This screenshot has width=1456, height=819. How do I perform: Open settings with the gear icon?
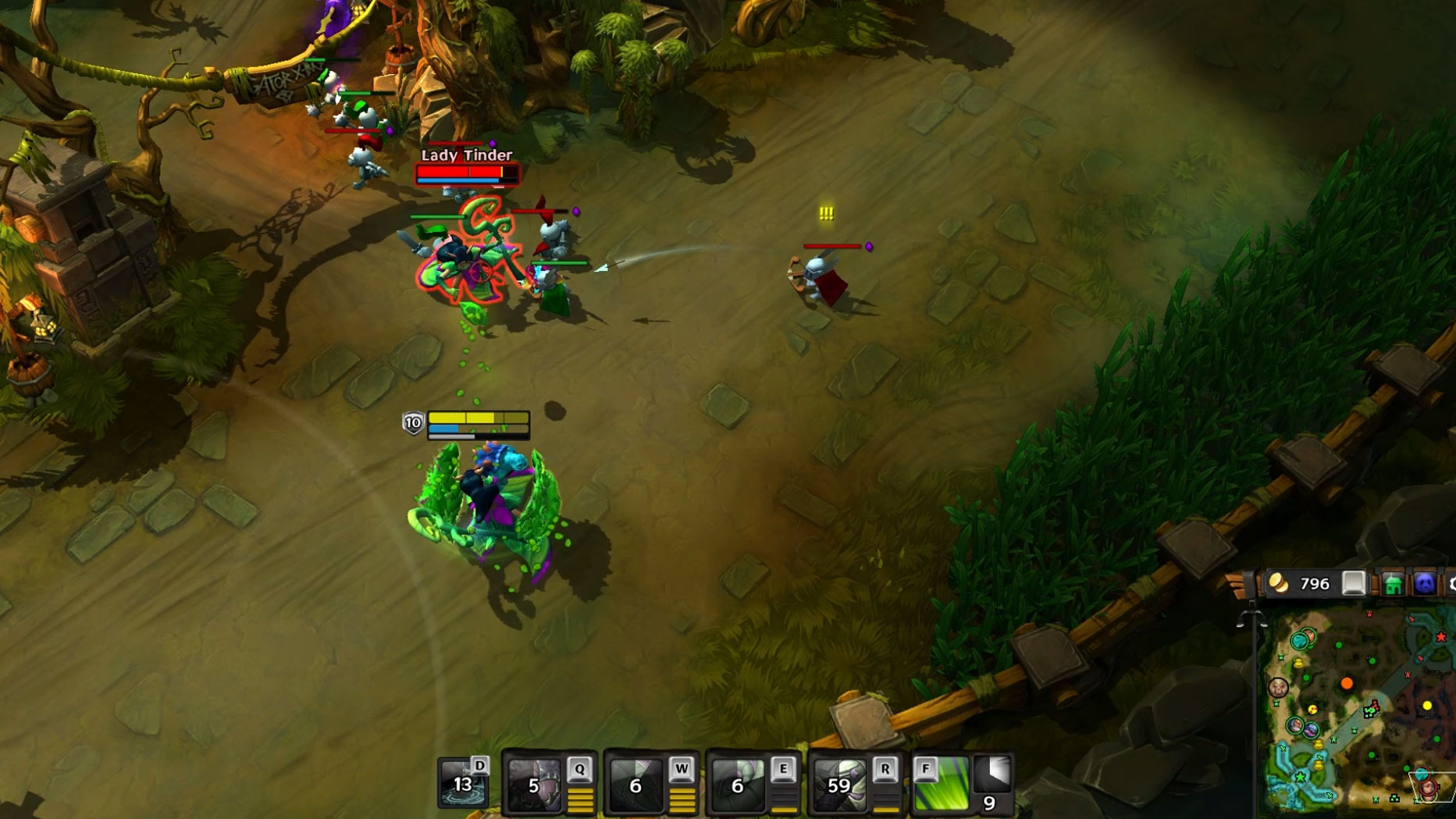coord(1451,584)
